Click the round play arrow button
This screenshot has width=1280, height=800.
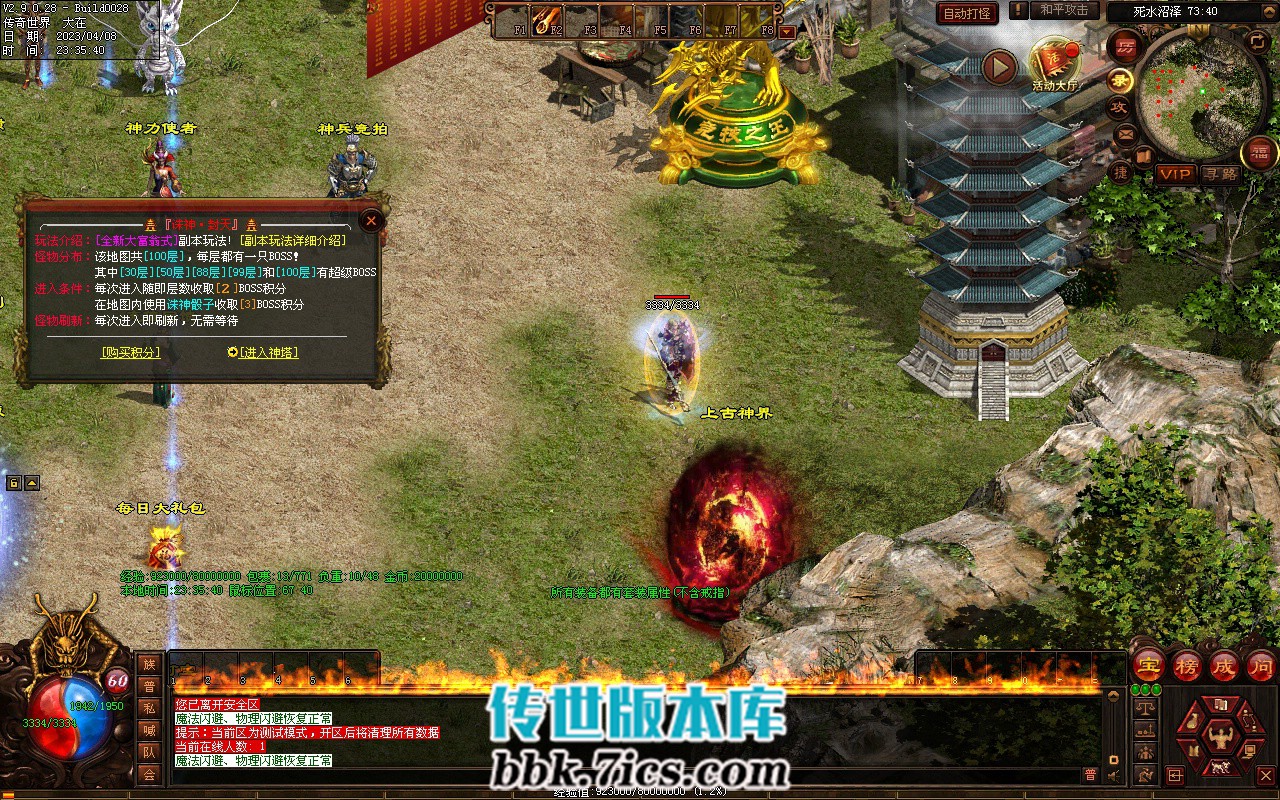pos(999,67)
